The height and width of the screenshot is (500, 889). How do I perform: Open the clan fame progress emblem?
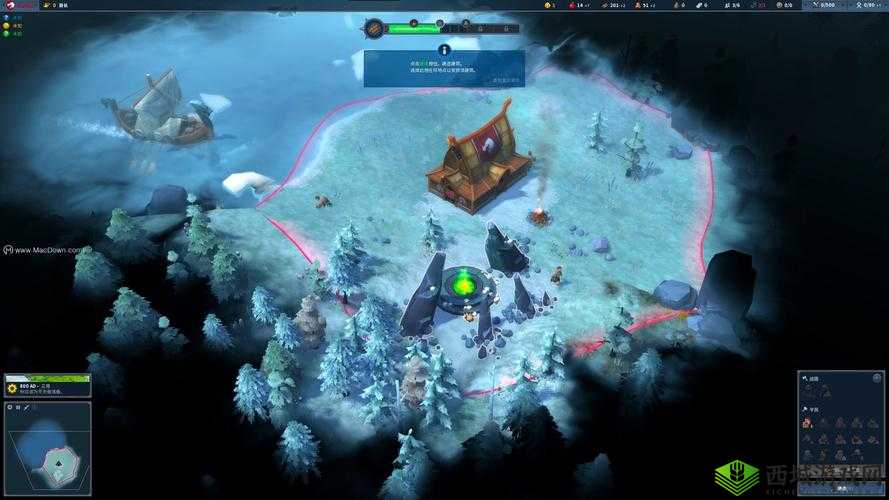tap(374, 28)
